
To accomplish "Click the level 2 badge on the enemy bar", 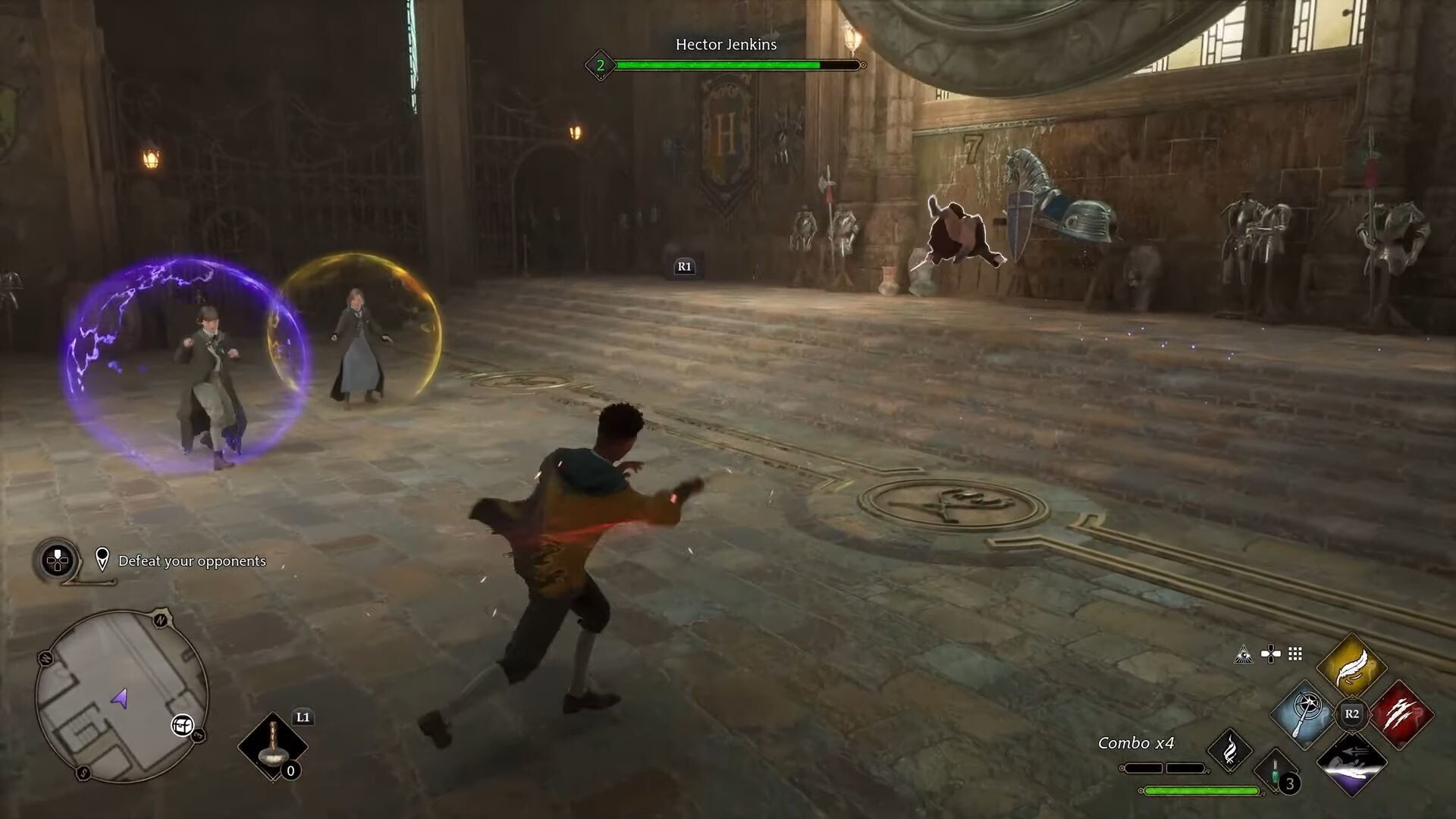I will click(601, 65).
